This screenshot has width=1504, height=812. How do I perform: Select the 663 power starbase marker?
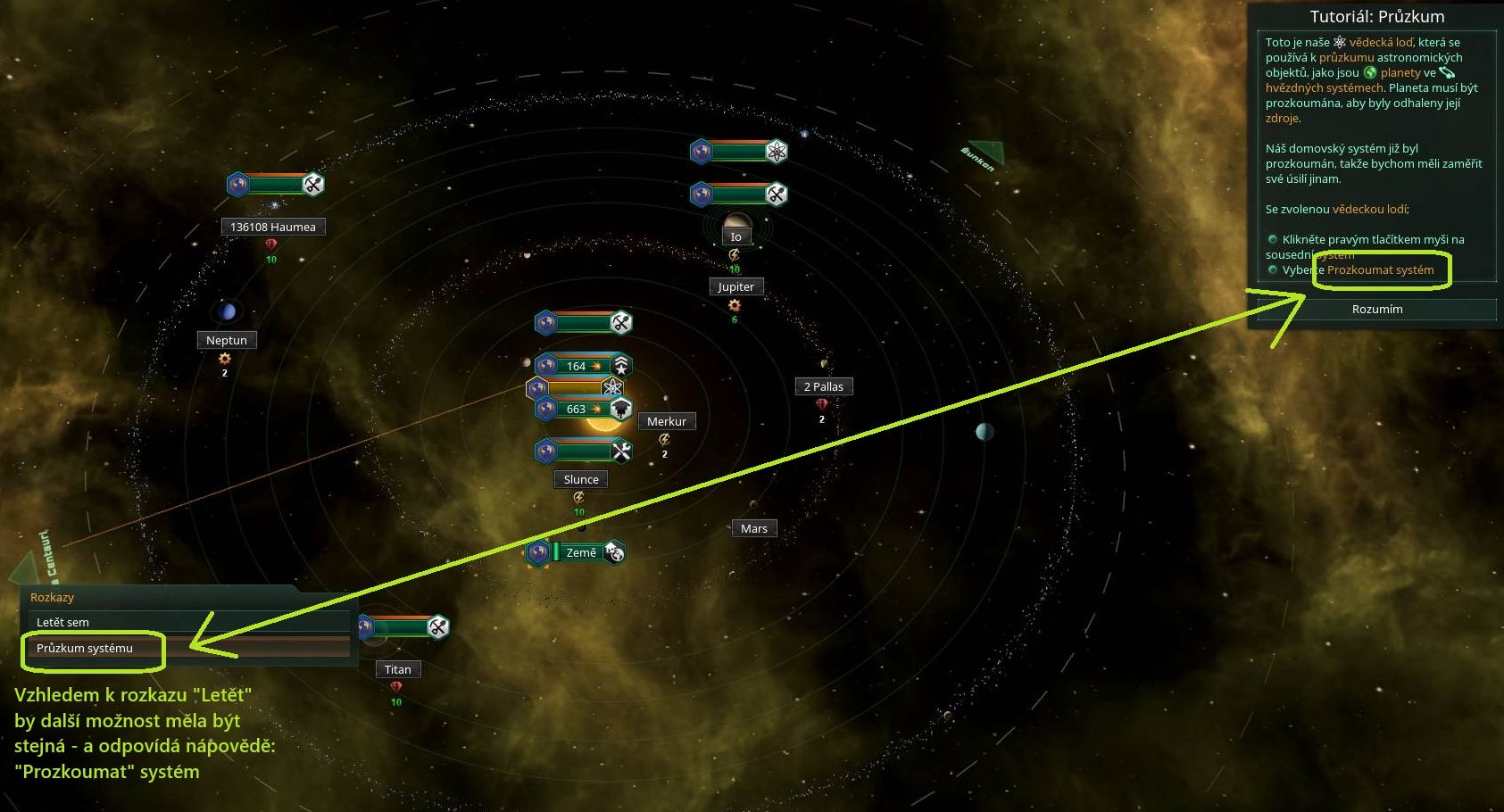click(x=584, y=410)
